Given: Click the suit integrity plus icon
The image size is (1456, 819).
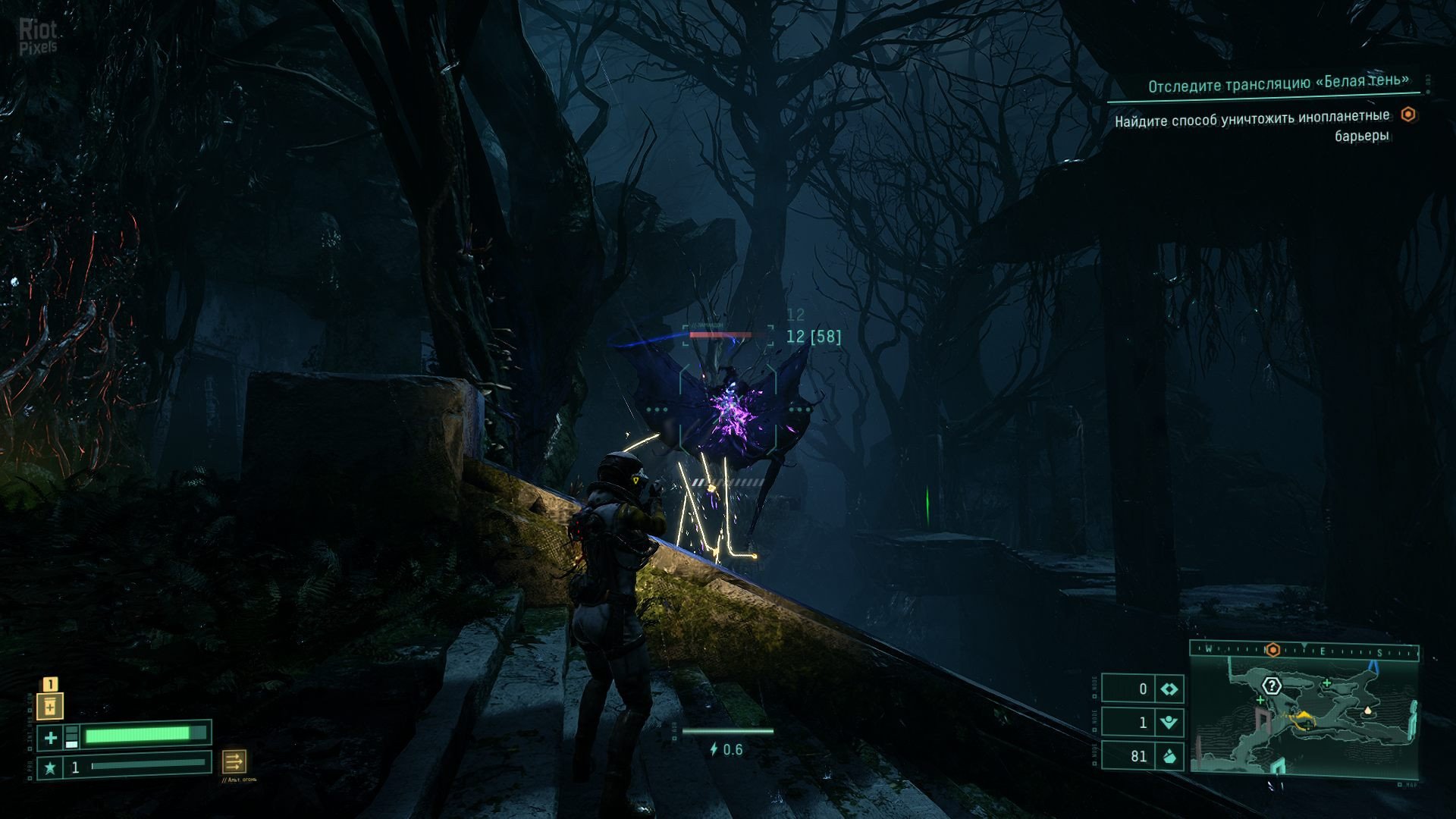Looking at the screenshot, I should (x=50, y=737).
